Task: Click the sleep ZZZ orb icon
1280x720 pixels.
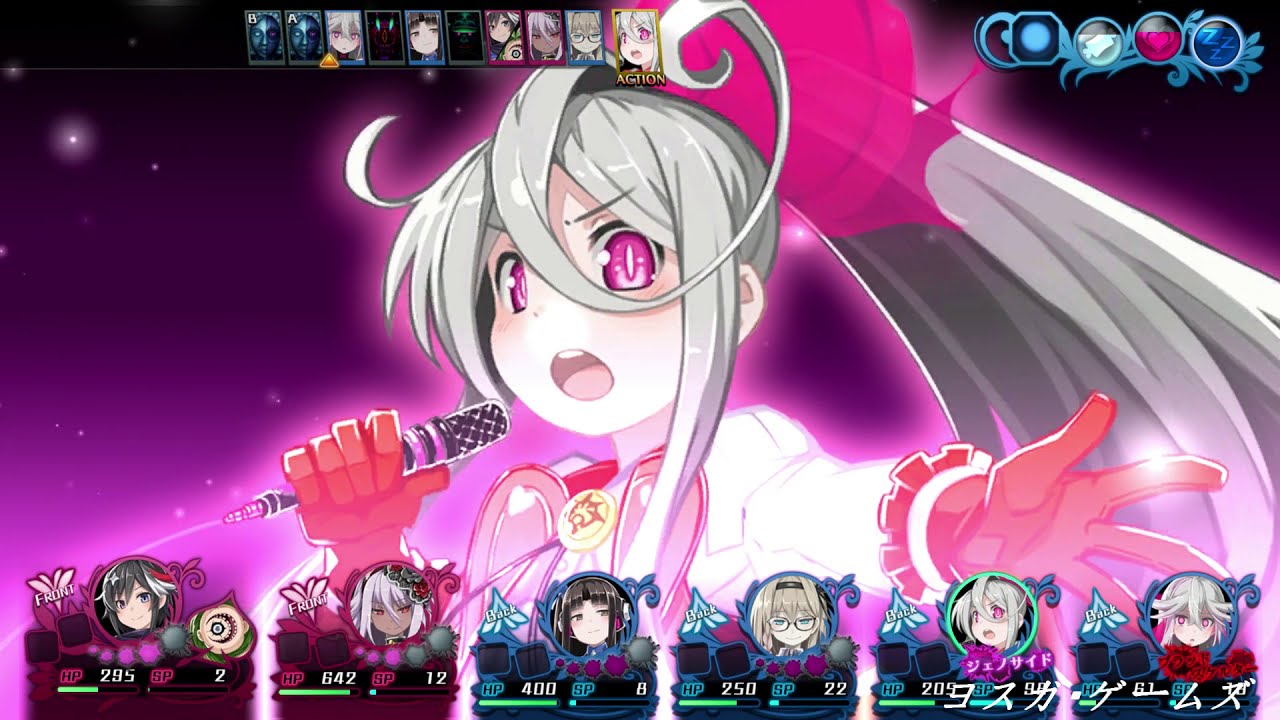Action: pos(1217,42)
